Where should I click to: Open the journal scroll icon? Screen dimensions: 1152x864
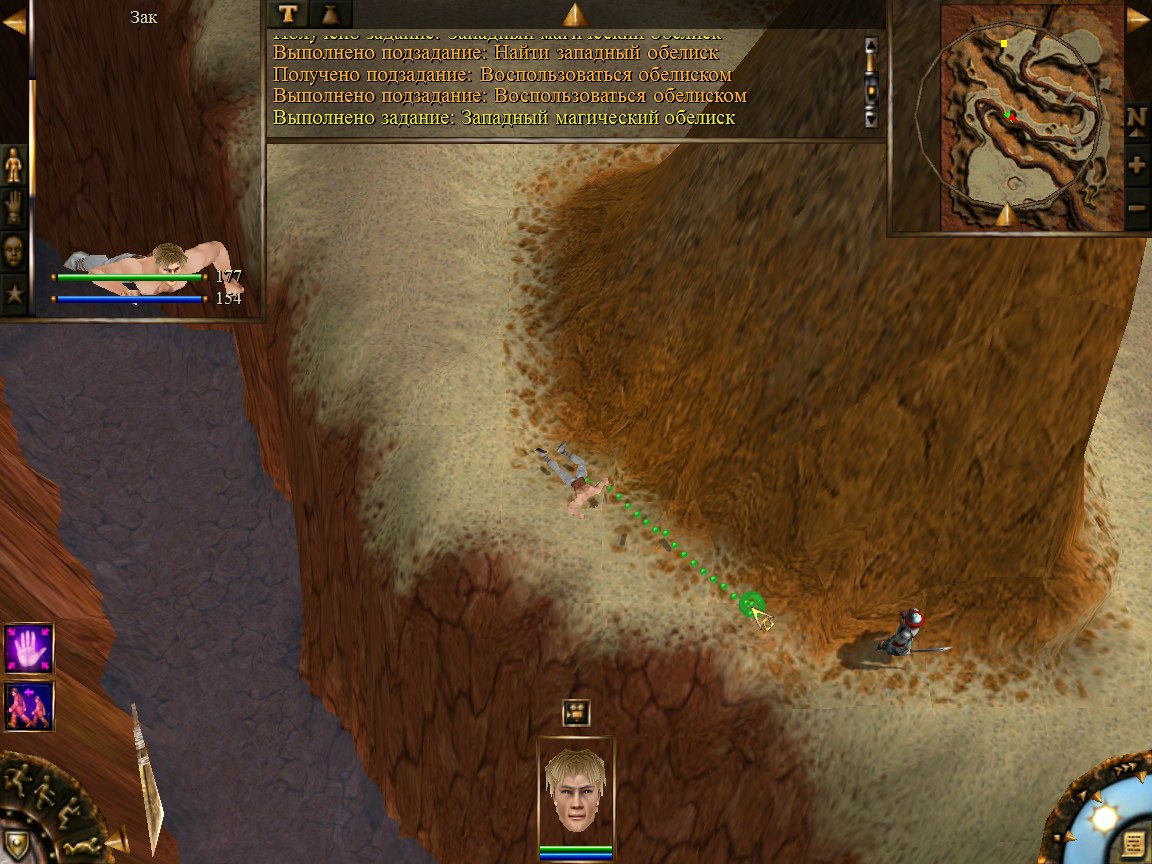click(1131, 843)
